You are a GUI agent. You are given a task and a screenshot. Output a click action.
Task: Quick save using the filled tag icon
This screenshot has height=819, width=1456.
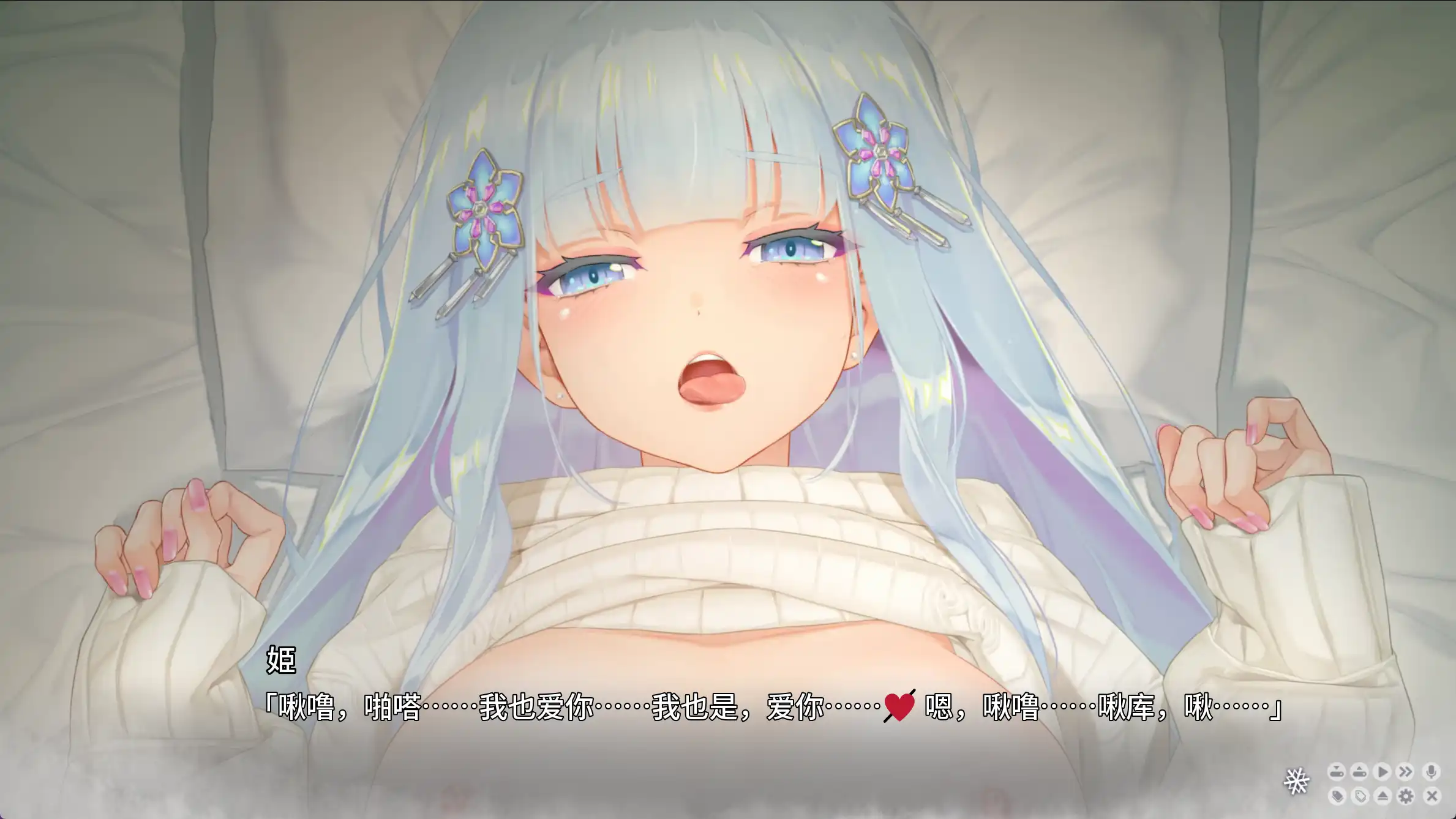(x=1337, y=796)
